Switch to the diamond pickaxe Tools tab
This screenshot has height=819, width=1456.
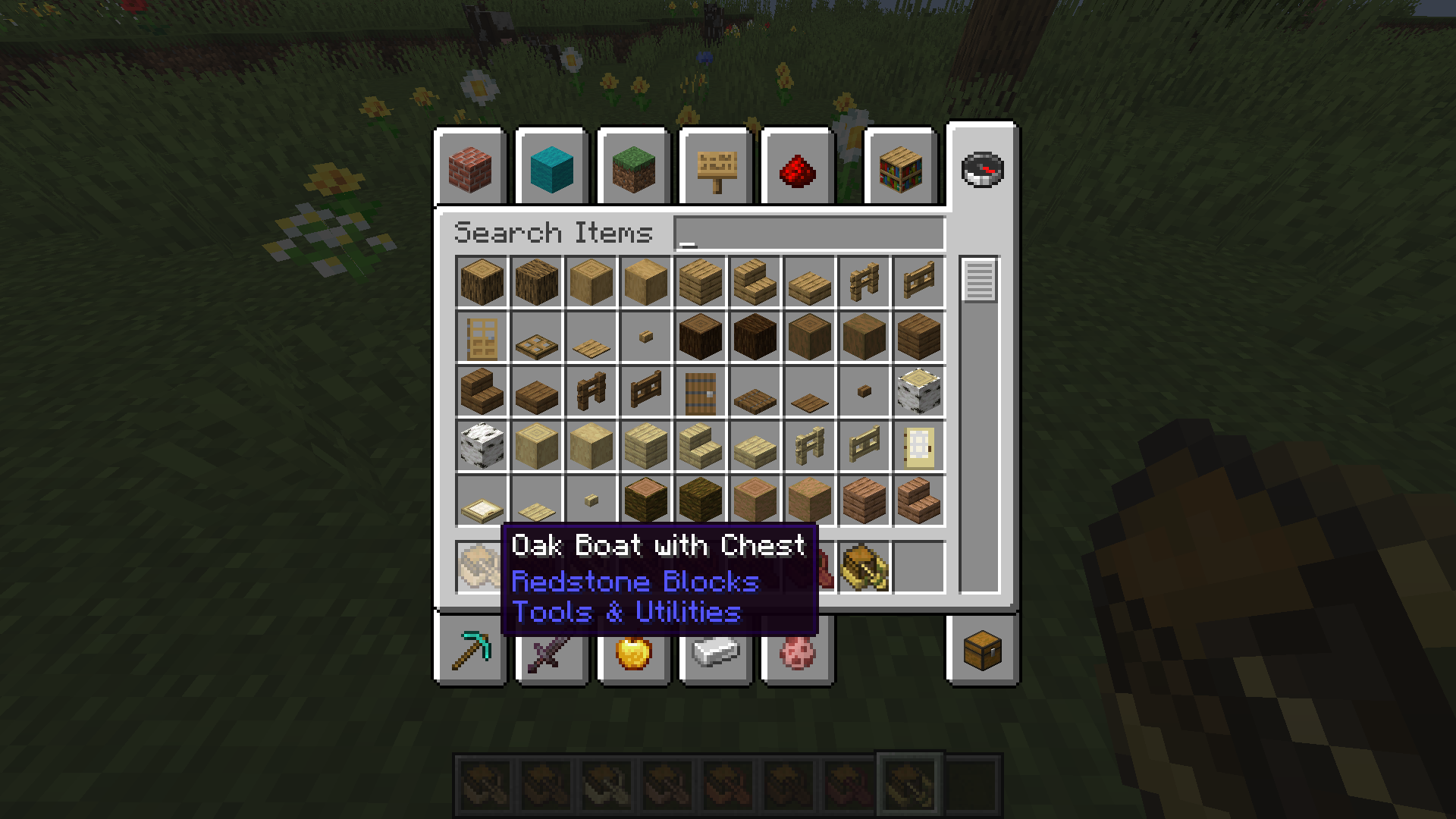click(x=470, y=651)
